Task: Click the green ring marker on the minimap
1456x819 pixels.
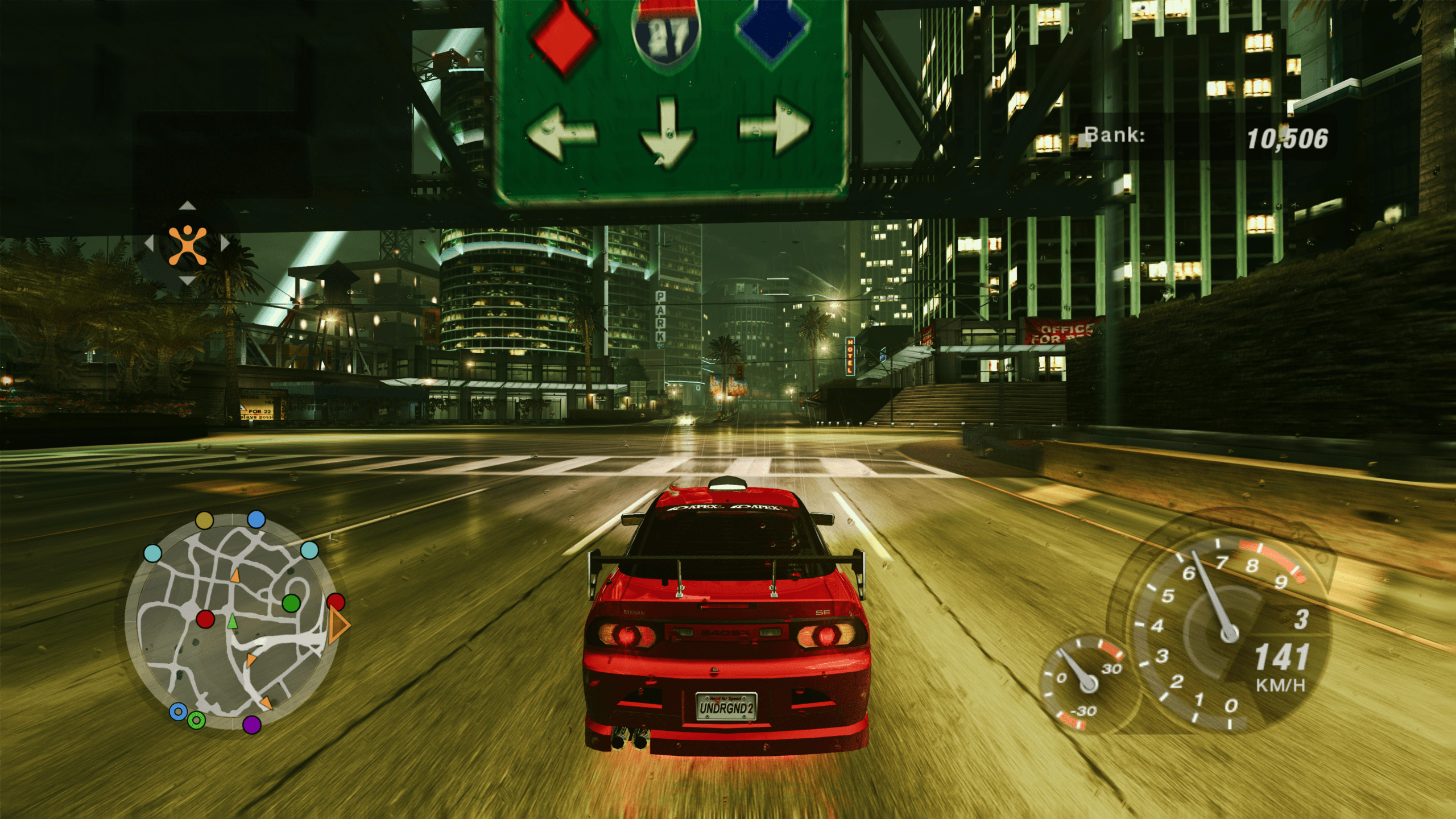Action: (196, 721)
